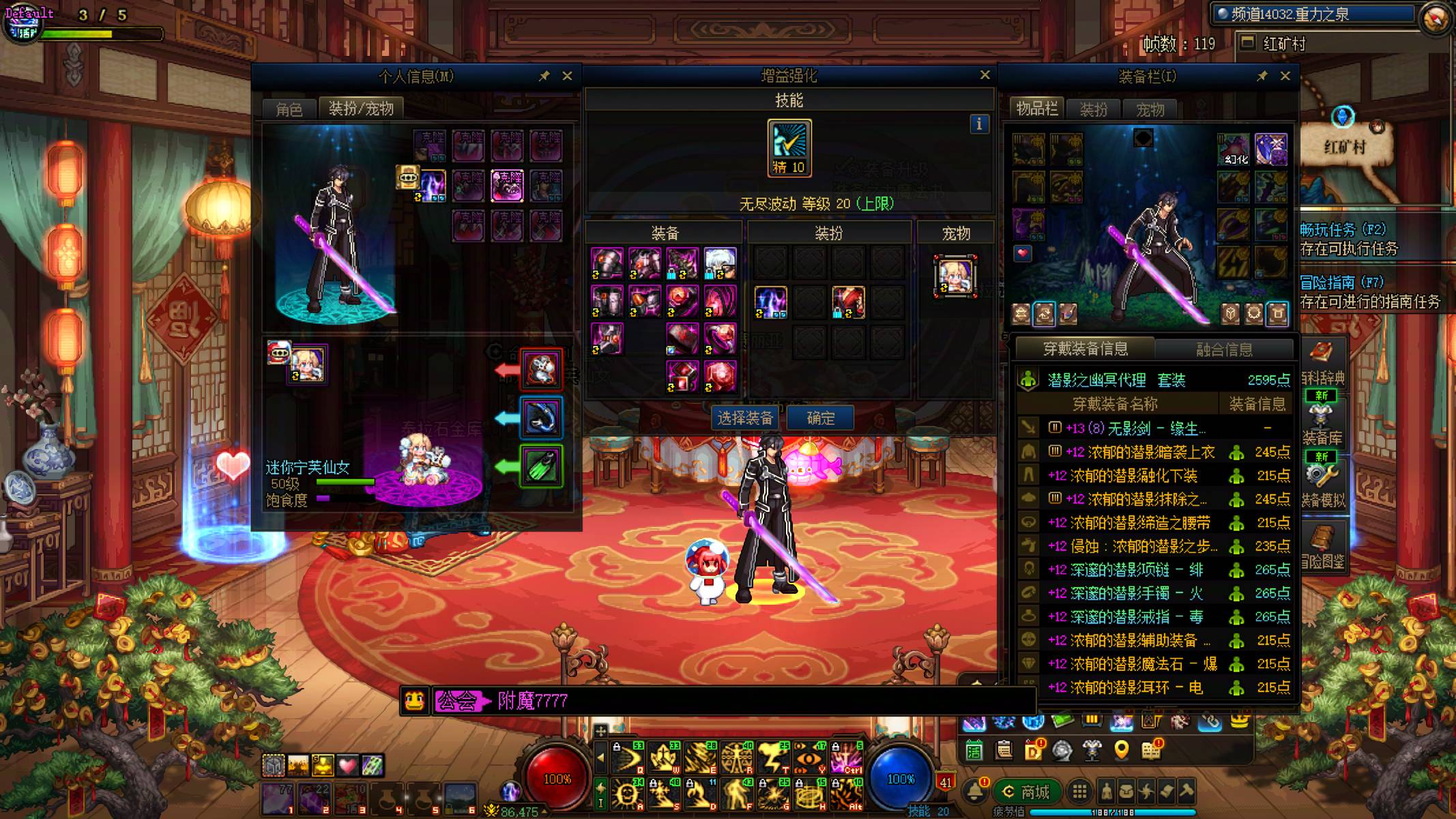The width and height of the screenshot is (1456, 819).
Task: Open the 畅玩任务 quest tracker
Action: (x=1343, y=230)
